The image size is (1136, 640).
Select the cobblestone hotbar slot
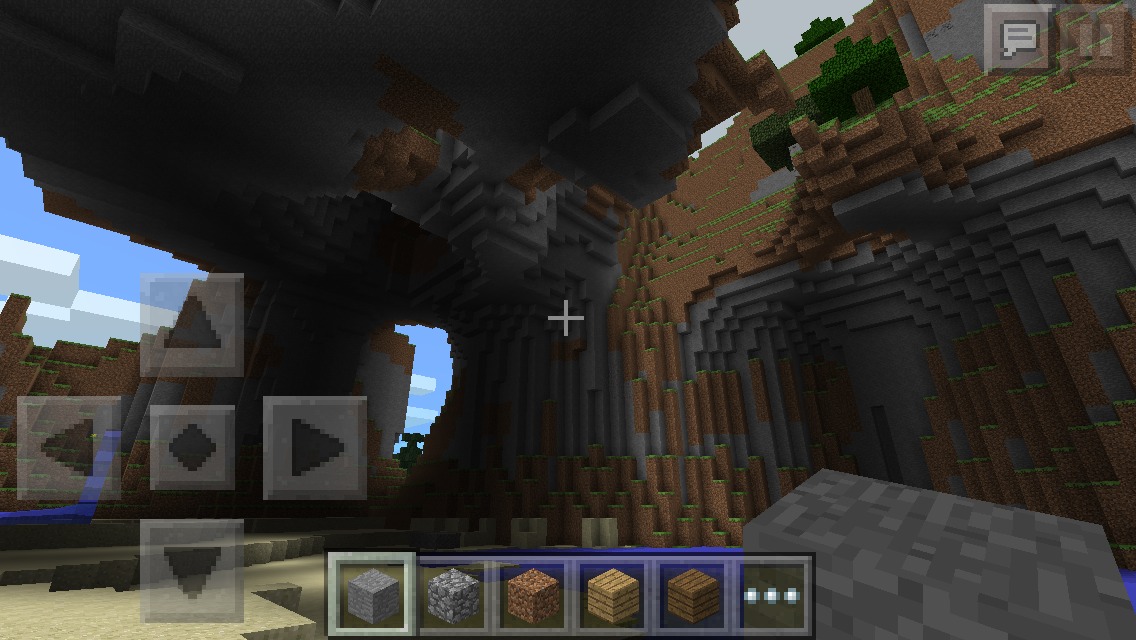click(452, 595)
